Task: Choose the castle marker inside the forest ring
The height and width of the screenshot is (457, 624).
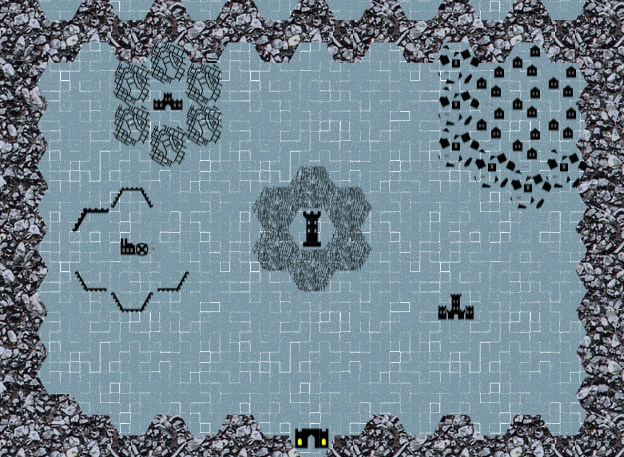Action: [x=165, y=101]
